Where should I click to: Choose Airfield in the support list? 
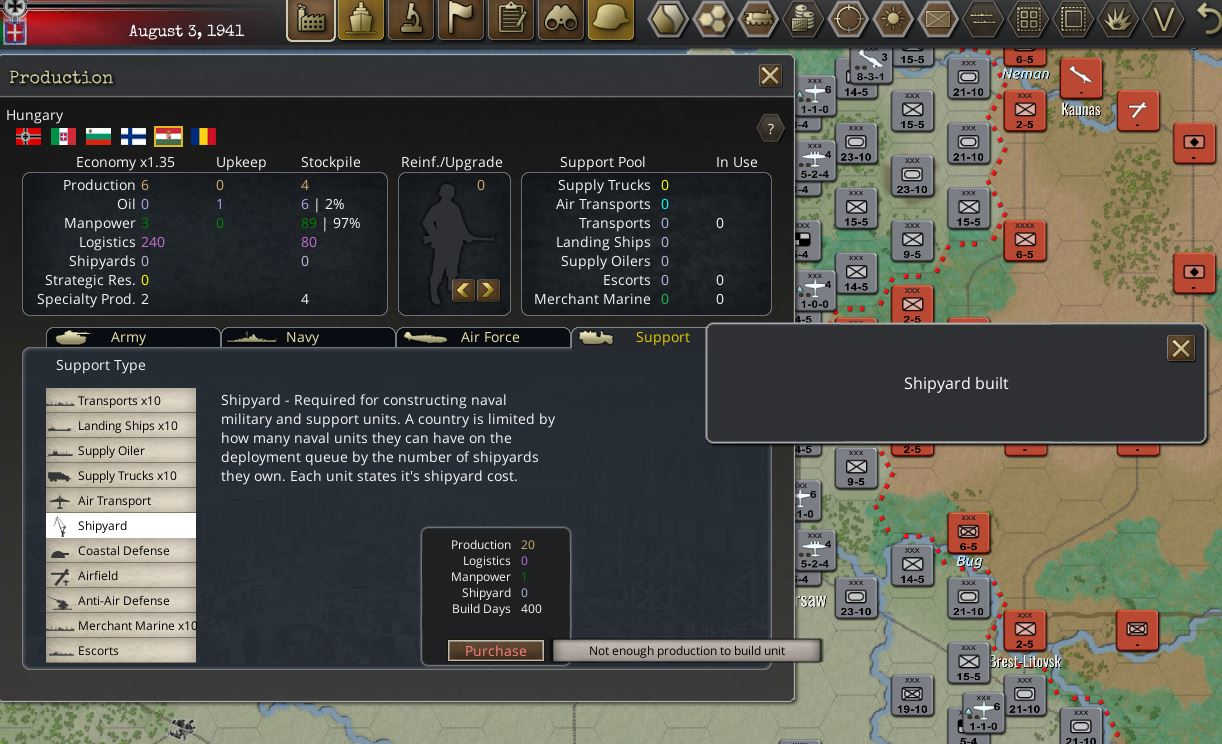(121, 576)
